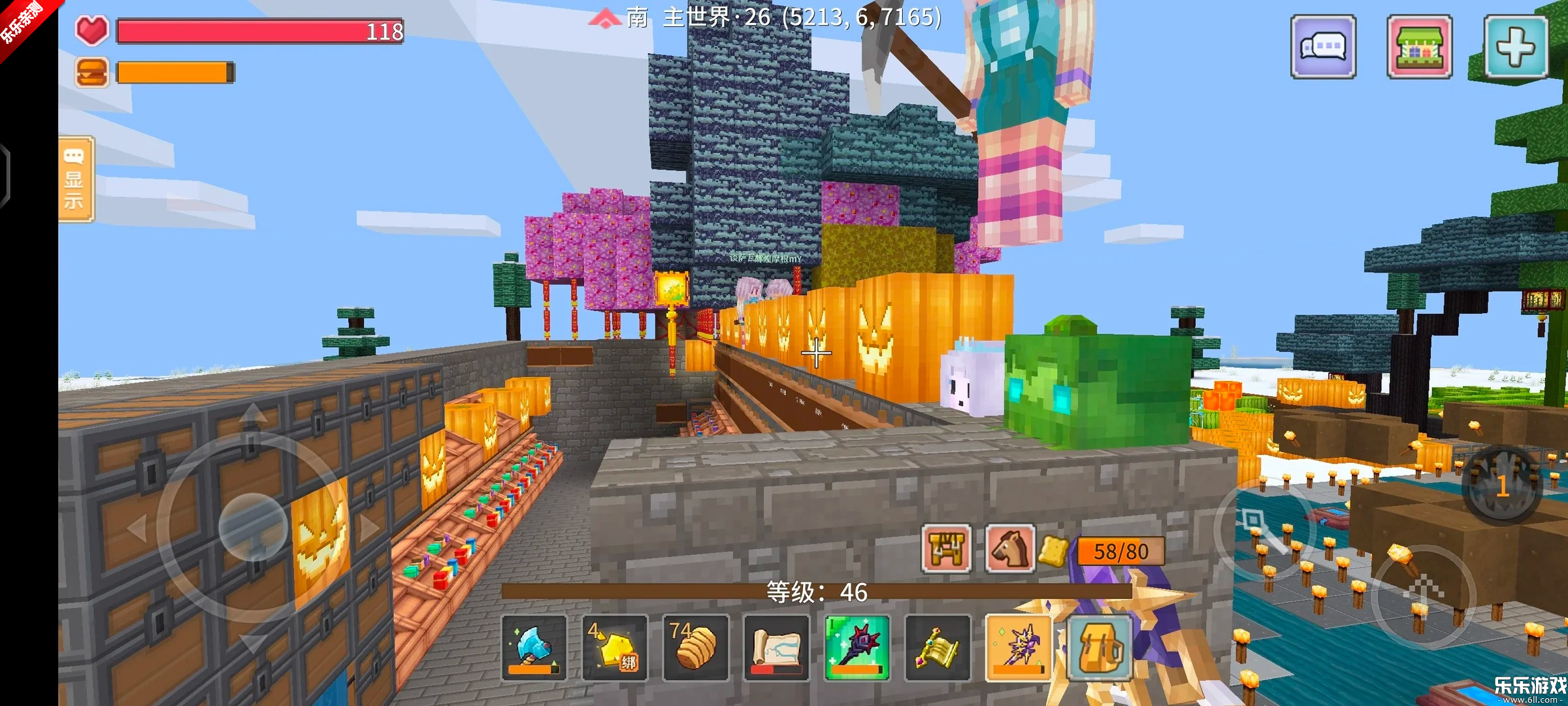Open the backpack inventory
1568x706 pixels.
tap(1099, 647)
